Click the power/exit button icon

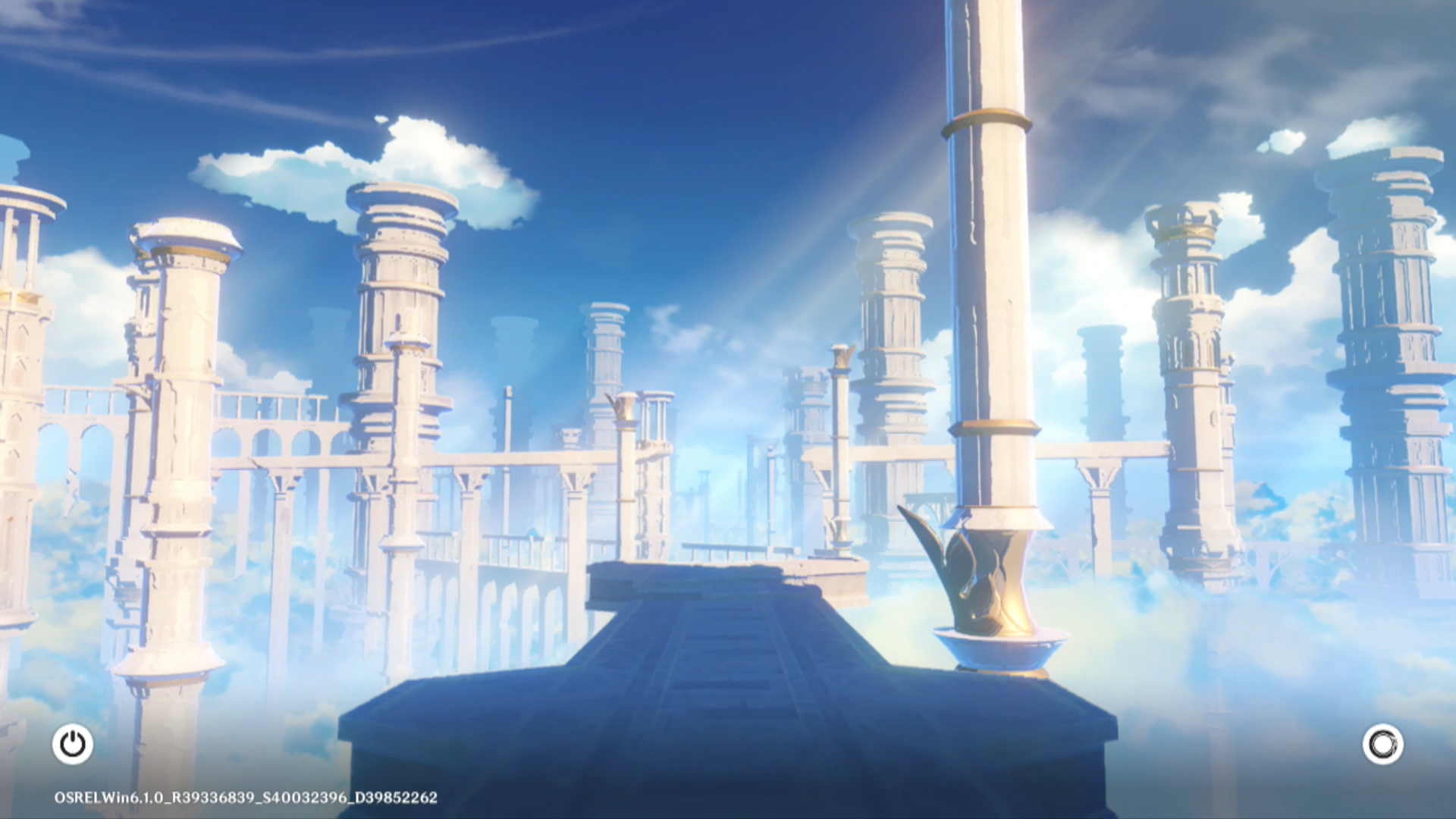click(x=73, y=744)
